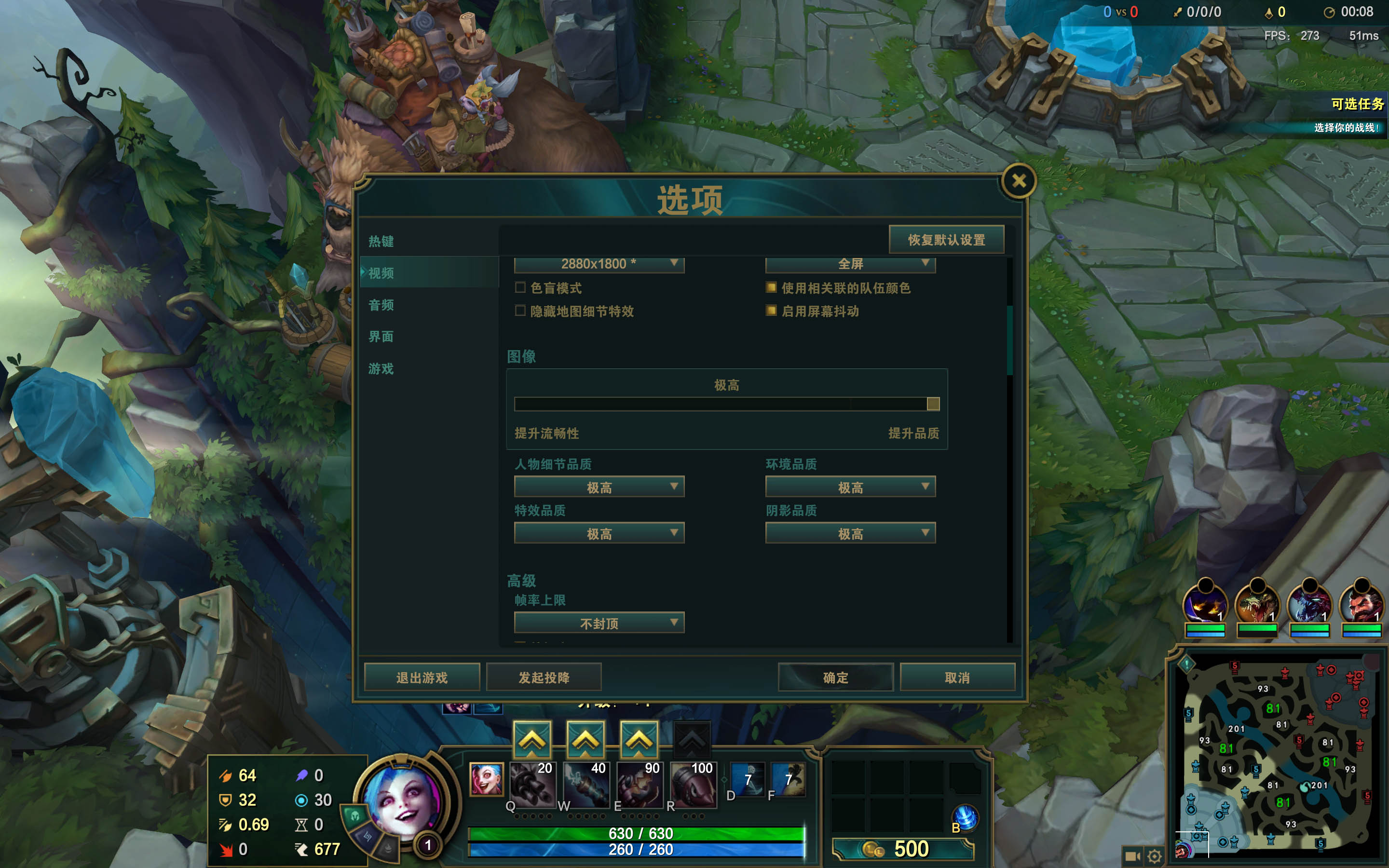
Task: Open the 帧率上限 frame rate cap dropdown
Action: [x=599, y=623]
